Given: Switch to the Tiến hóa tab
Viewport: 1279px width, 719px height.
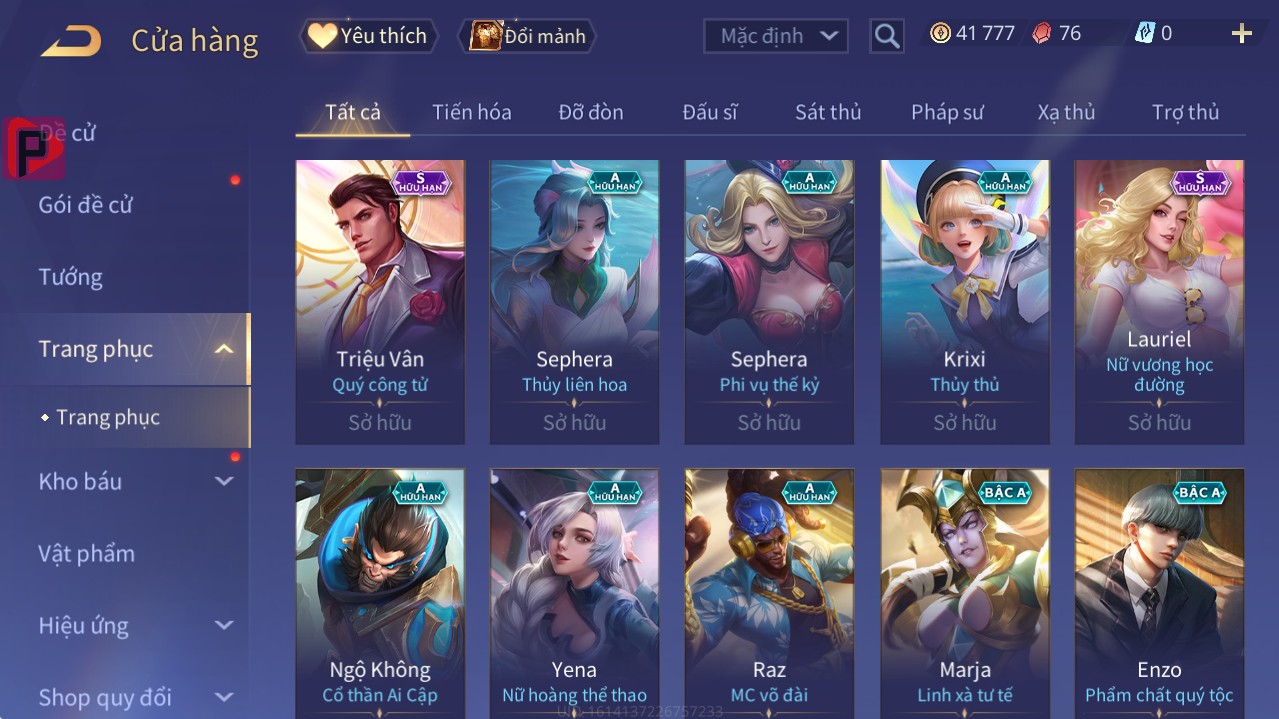Looking at the screenshot, I should click(471, 112).
